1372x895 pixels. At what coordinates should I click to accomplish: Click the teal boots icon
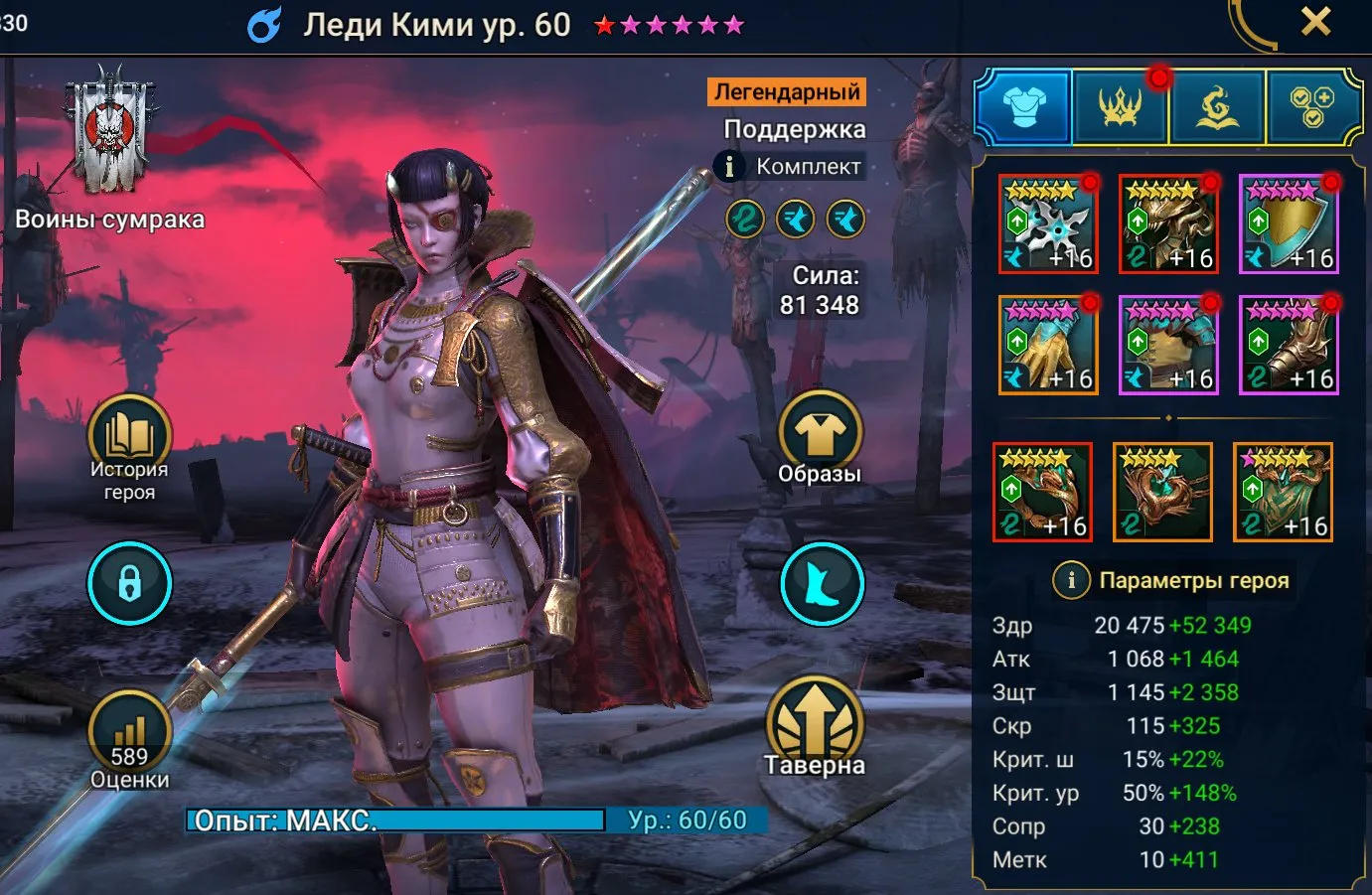click(x=821, y=584)
